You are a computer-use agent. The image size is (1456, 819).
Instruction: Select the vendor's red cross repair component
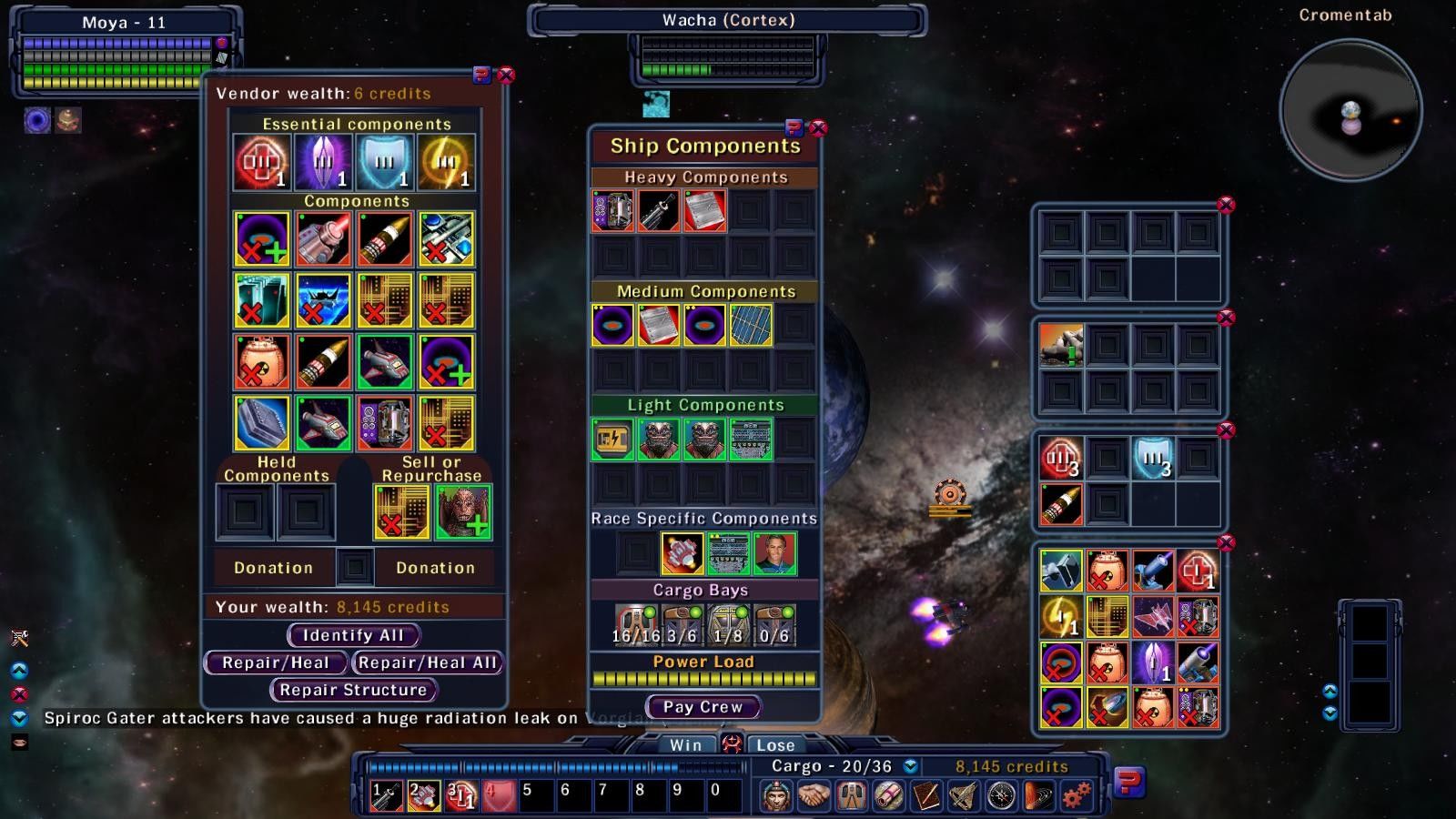click(262, 162)
